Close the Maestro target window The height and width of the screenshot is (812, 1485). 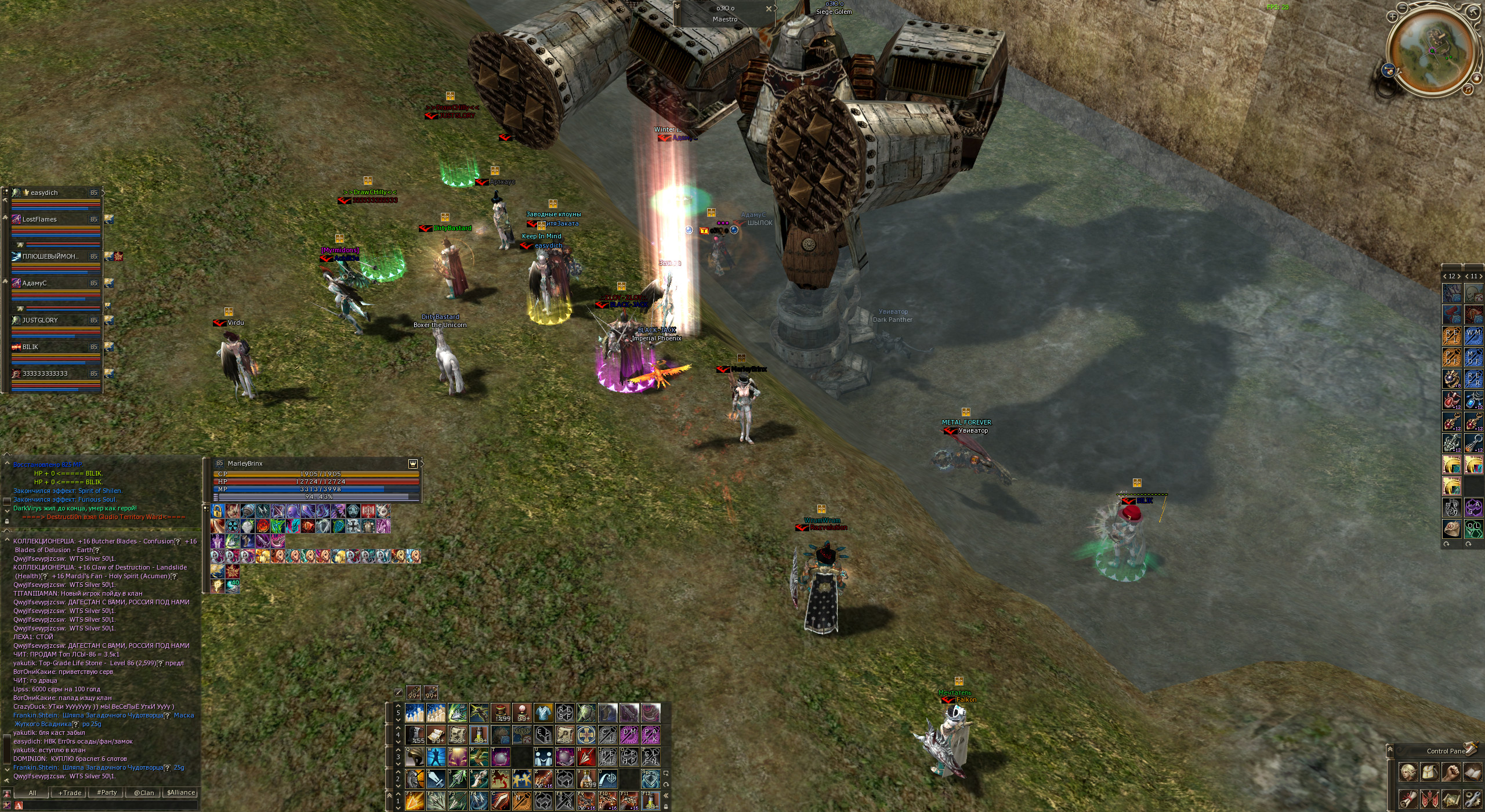coord(769,9)
